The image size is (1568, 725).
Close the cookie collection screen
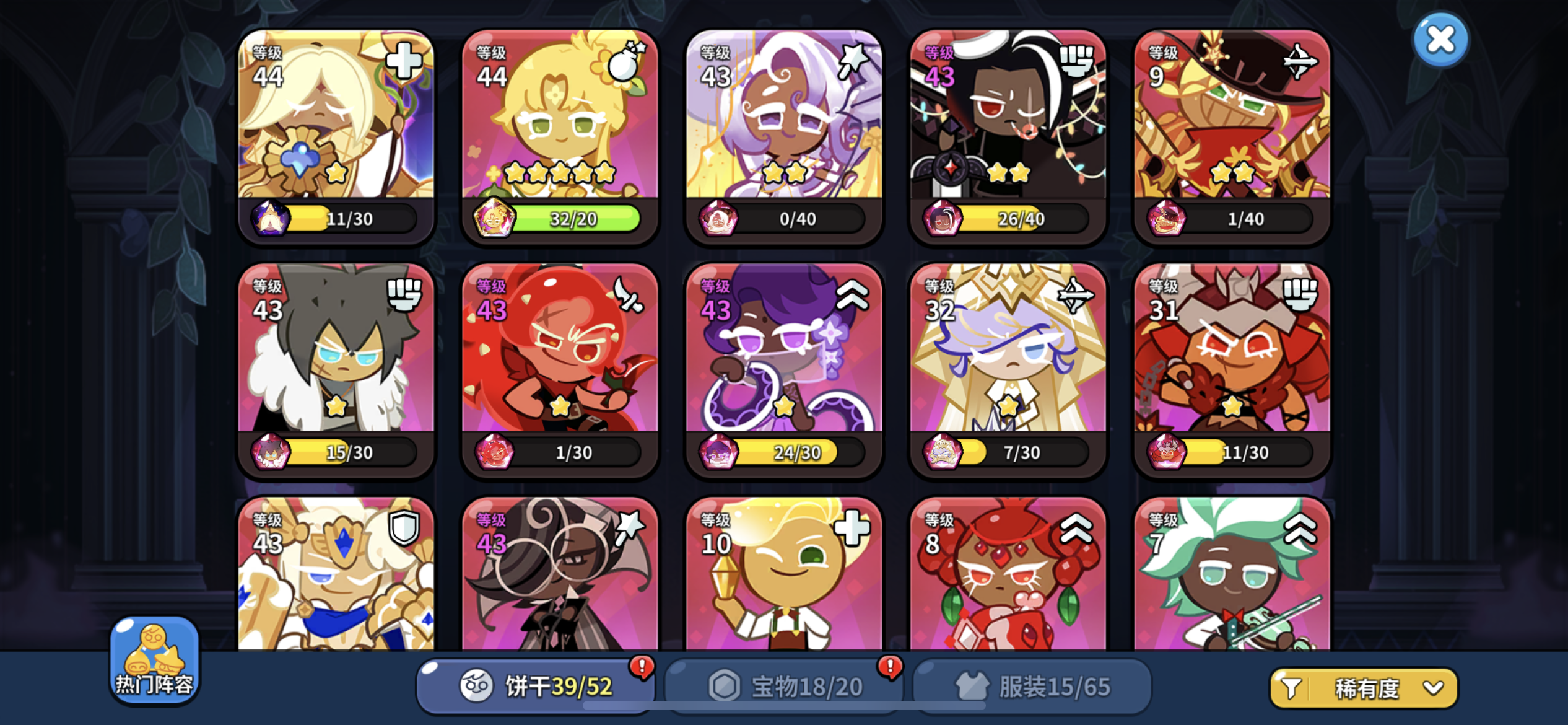click(x=1441, y=38)
